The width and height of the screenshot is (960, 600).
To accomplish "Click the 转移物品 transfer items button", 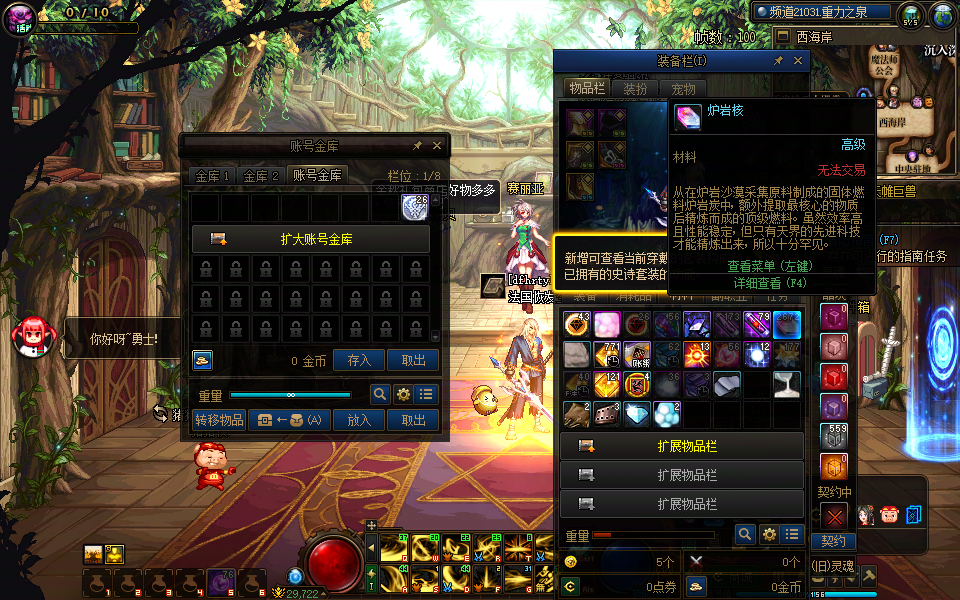I will [x=219, y=420].
